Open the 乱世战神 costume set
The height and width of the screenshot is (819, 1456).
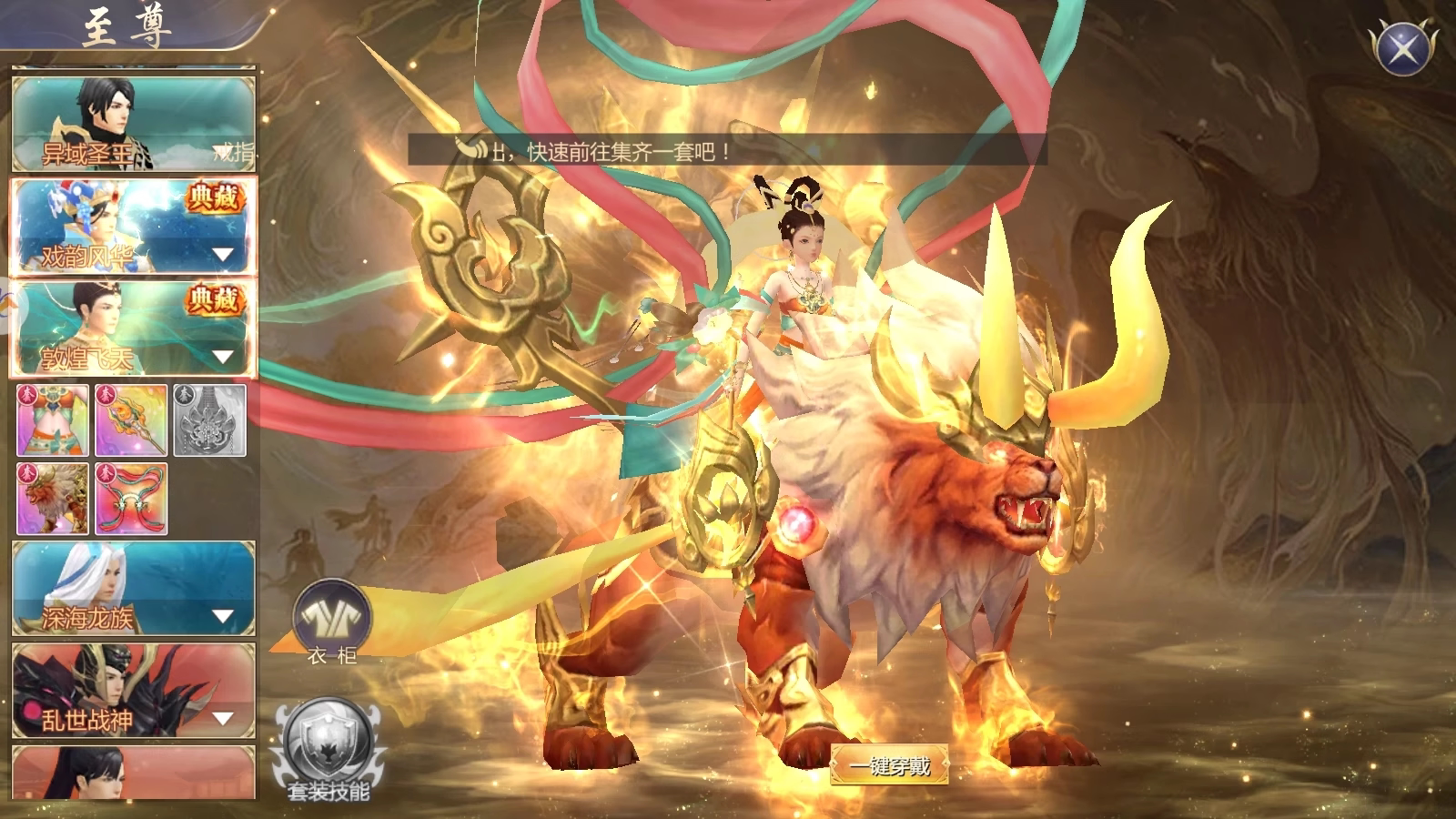coord(133,691)
